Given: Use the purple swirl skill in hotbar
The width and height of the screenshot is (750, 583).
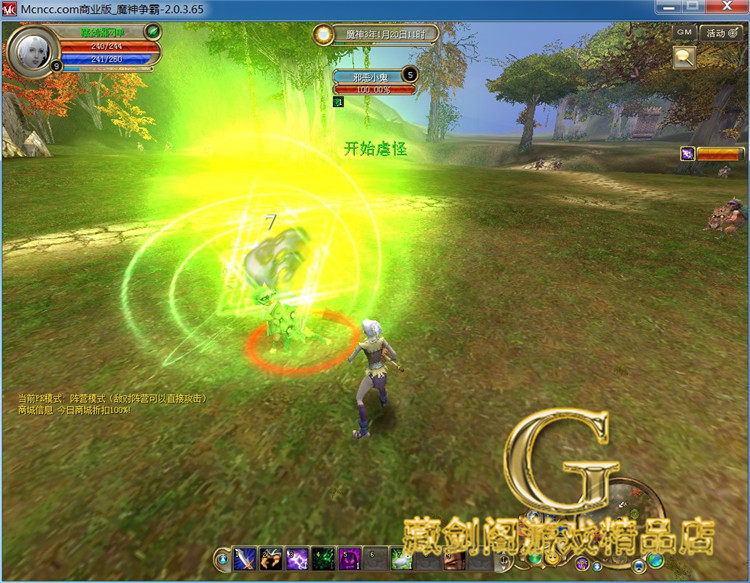Looking at the screenshot, I should 349,558.
